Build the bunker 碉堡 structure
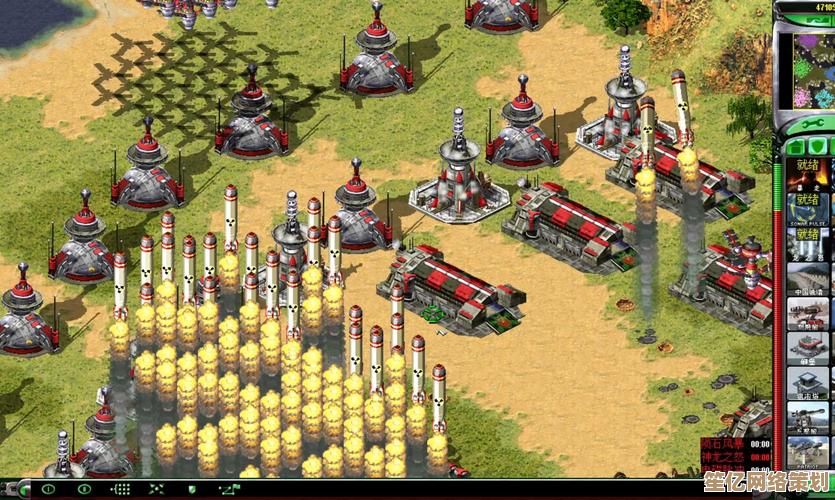This screenshot has width=835, height=500. 807,345
